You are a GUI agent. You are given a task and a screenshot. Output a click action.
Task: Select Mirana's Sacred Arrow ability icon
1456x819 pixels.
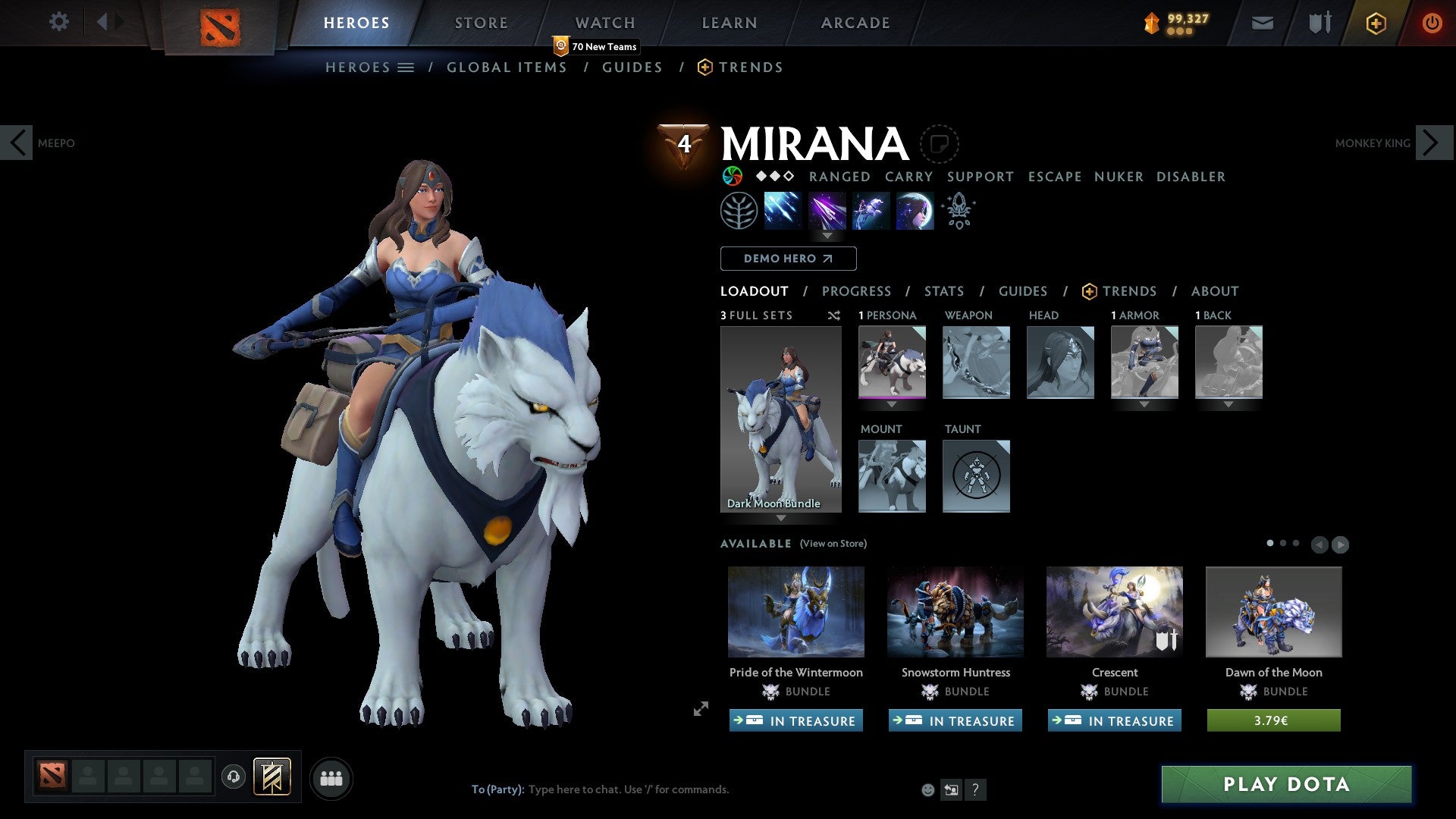pyautogui.click(x=827, y=210)
